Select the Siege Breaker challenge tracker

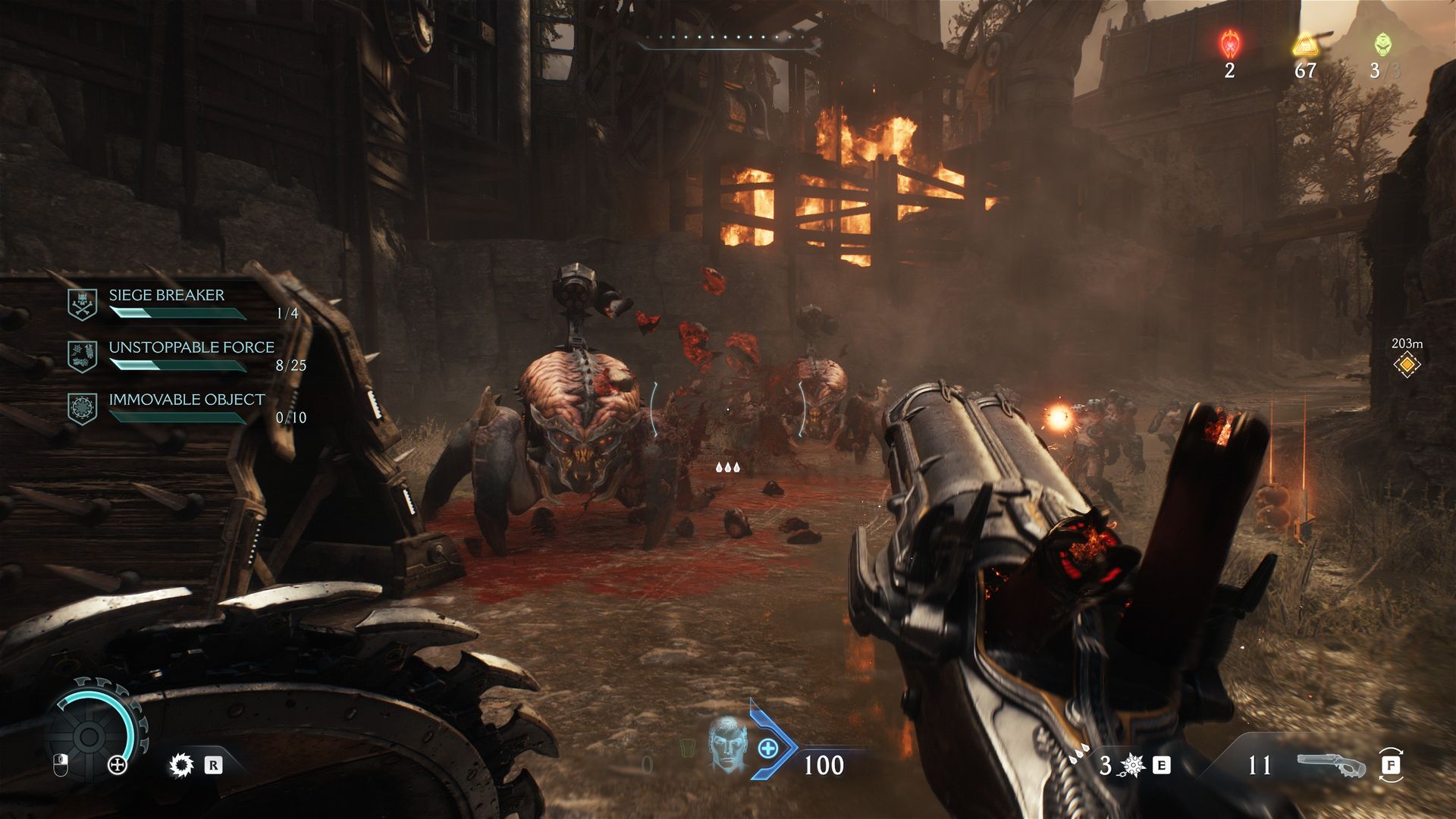(167, 296)
